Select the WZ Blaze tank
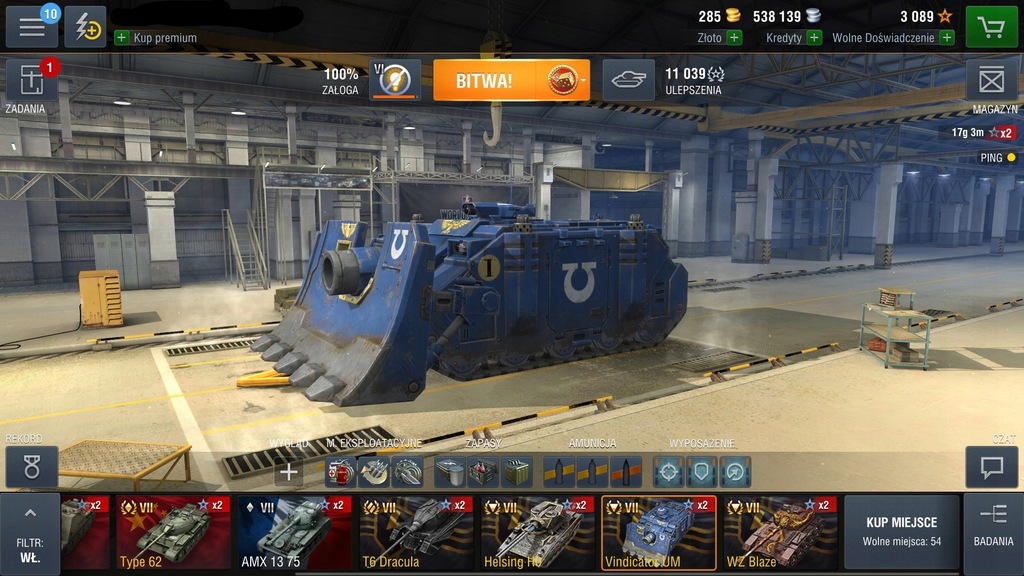The image size is (1024, 576). pyautogui.click(x=780, y=533)
